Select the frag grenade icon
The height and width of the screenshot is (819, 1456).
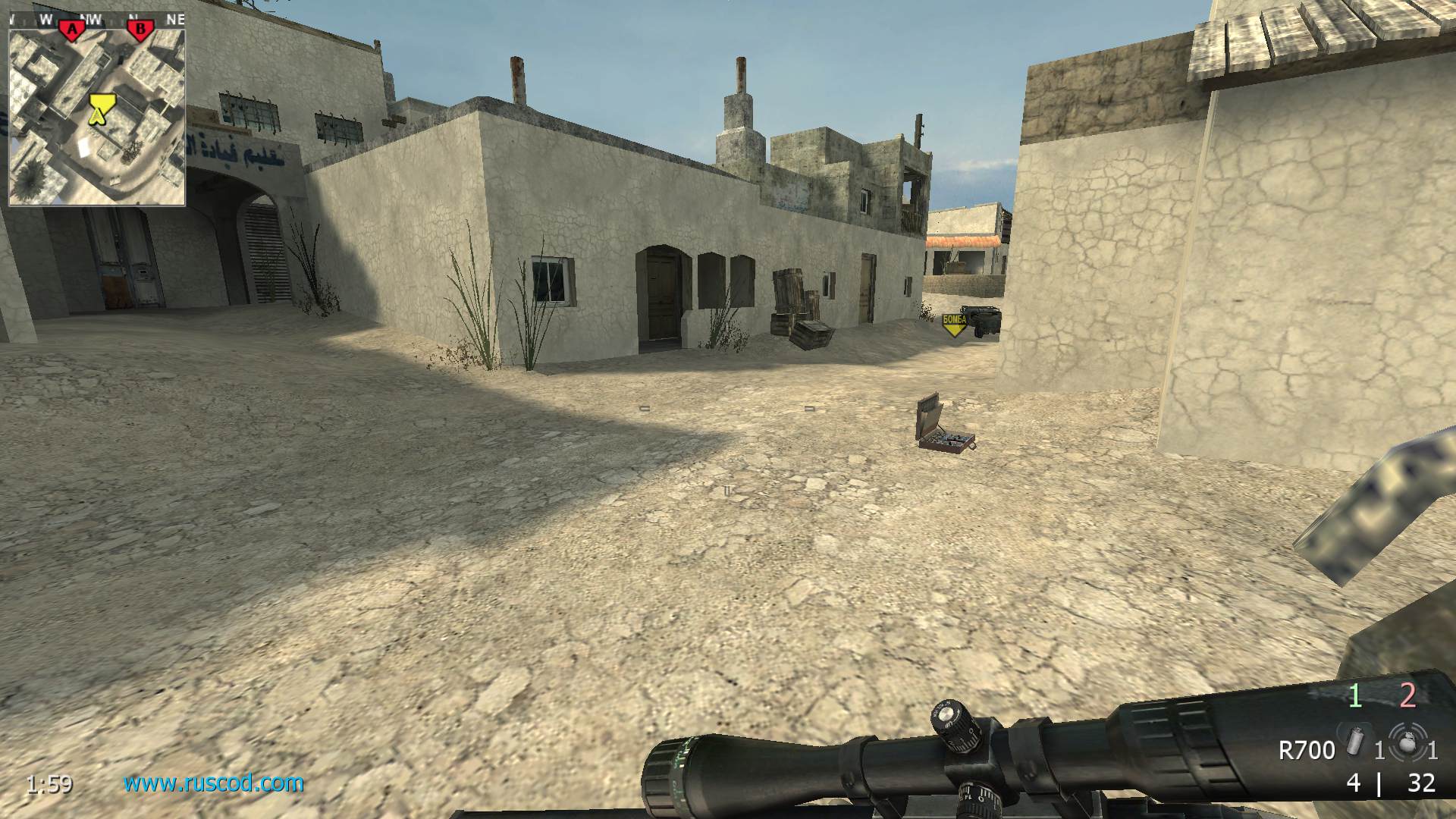(x=1408, y=745)
